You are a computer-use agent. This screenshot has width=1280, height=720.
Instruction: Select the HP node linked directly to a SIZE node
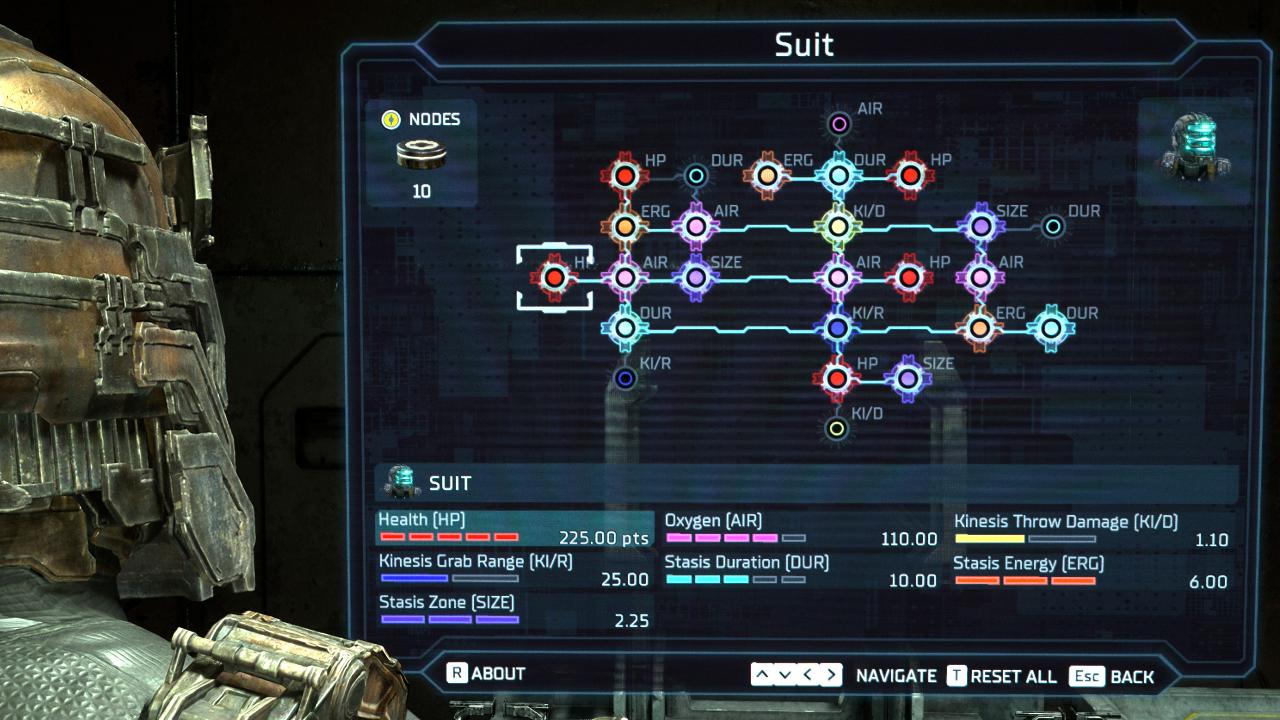coord(837,378)
